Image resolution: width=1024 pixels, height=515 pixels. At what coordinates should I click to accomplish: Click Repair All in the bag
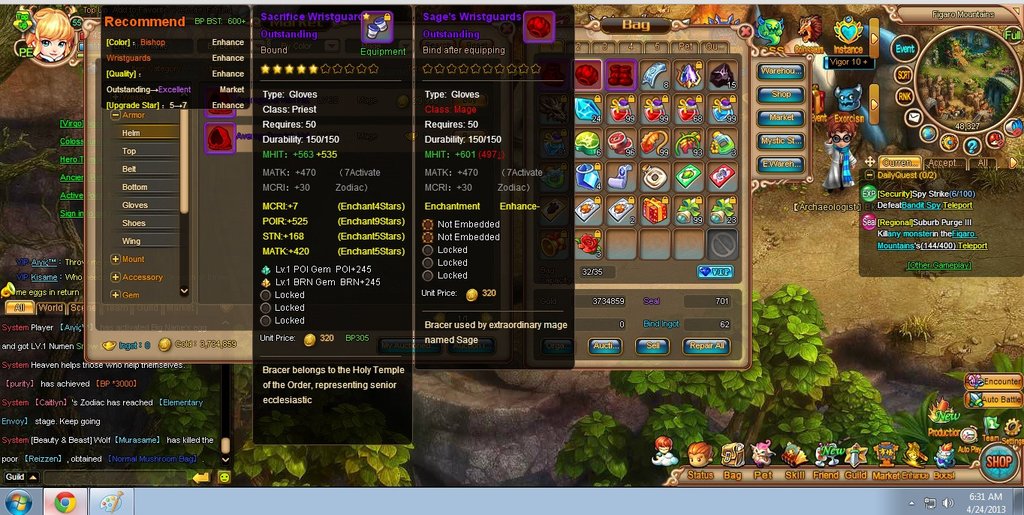coord(706,346)
